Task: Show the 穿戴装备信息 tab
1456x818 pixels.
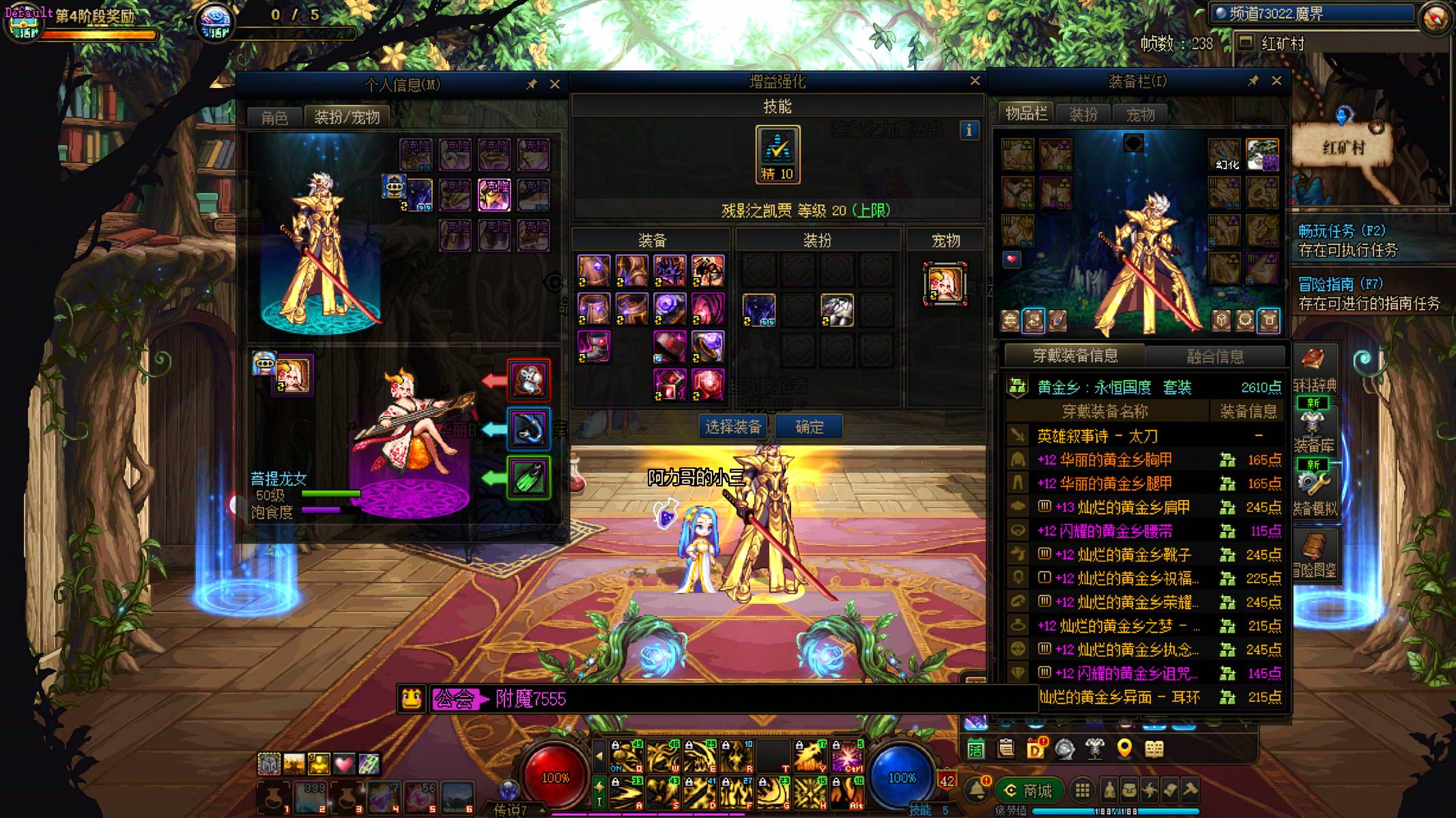Action: (1074, 355)
